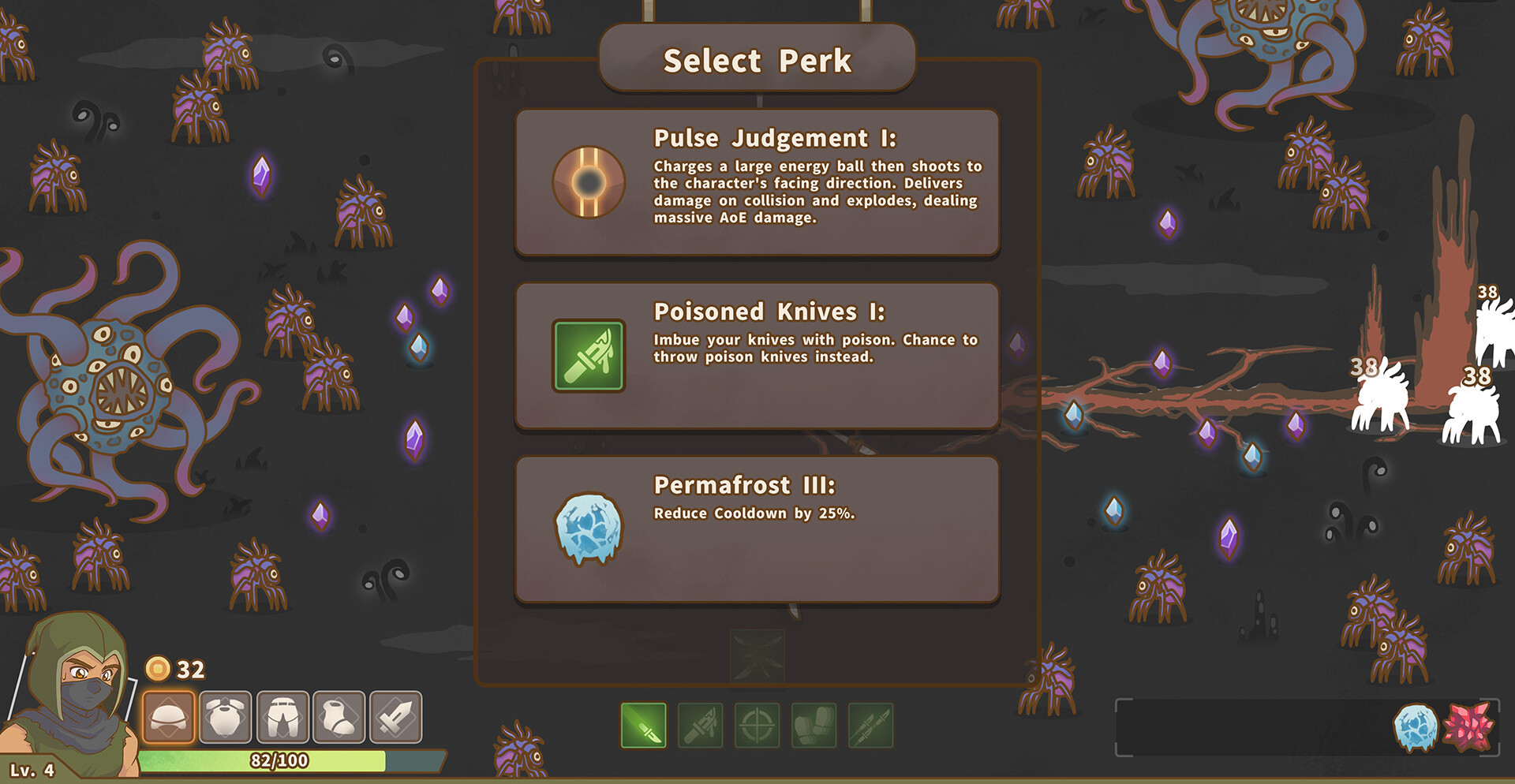Choose the sword weapon slot
Image resolution: width=1515 pixels, height=784 pixels.
(x=396, y=717)
